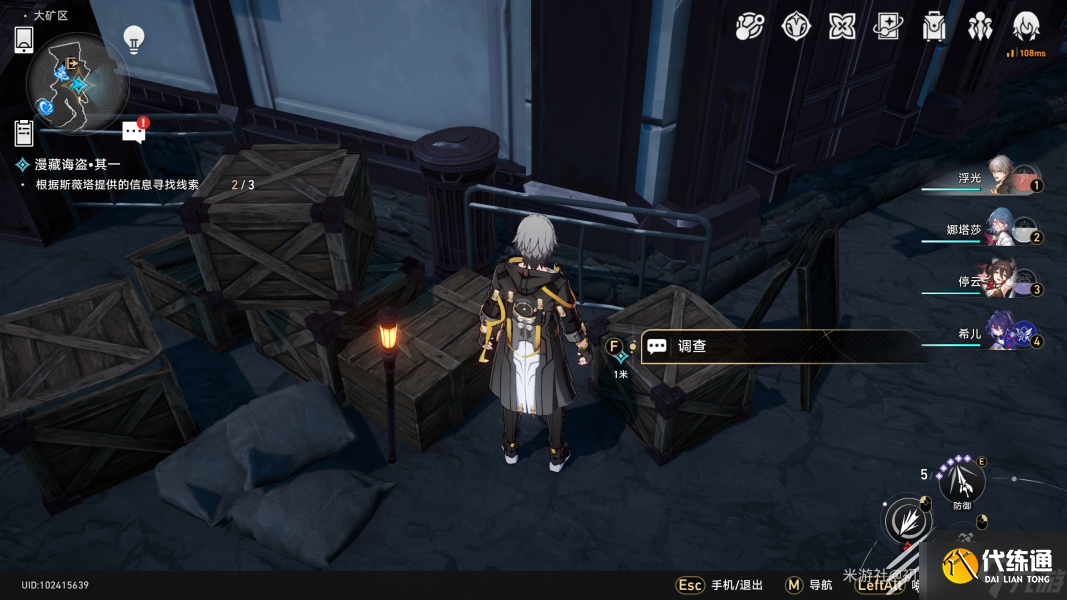Open the phone menu icon
Viewport: 1067px width, 600px height.
pos(24,40)
